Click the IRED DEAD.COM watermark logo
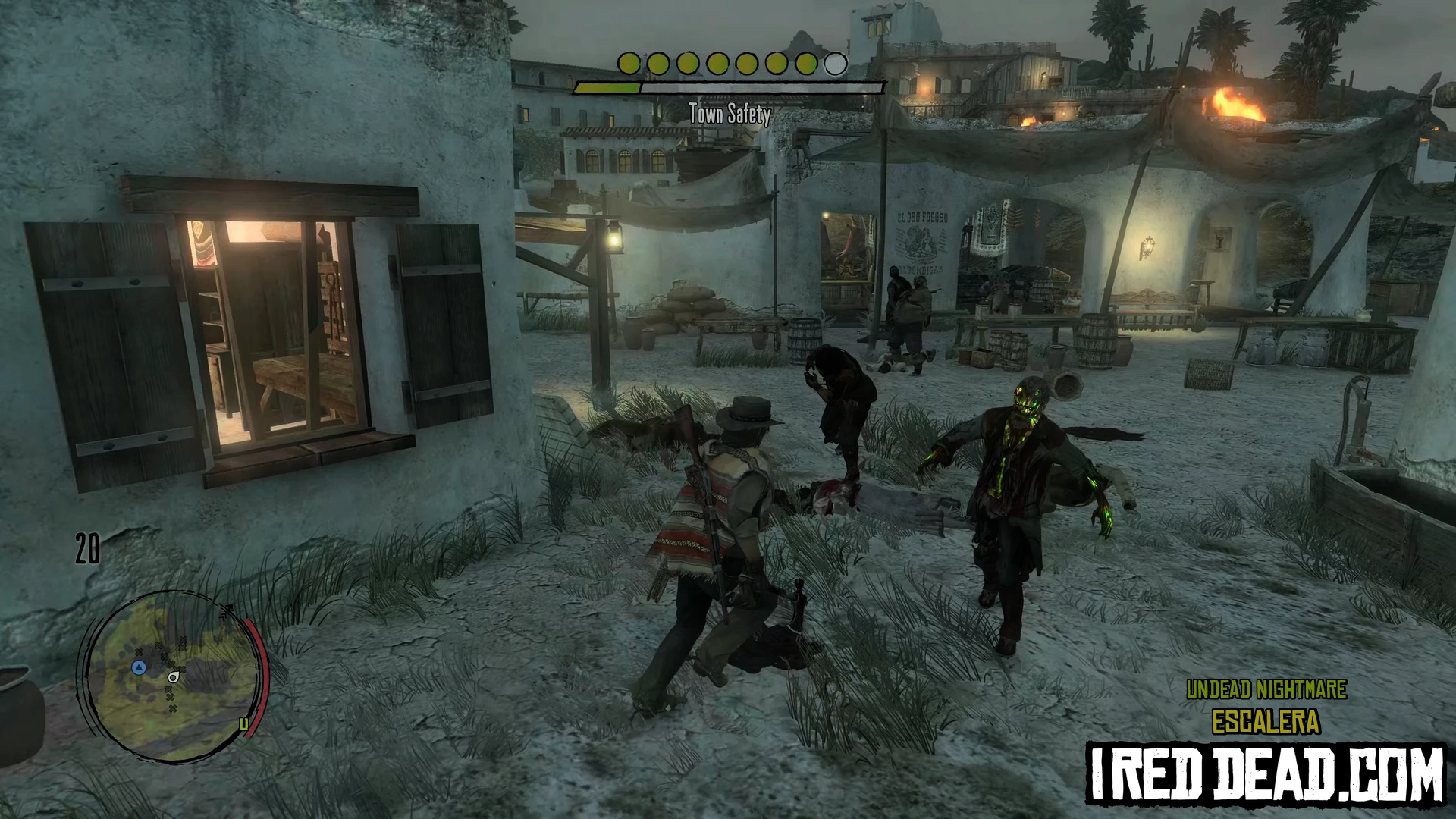This screenshot has height=819, width=1456. pos(1265,773)
